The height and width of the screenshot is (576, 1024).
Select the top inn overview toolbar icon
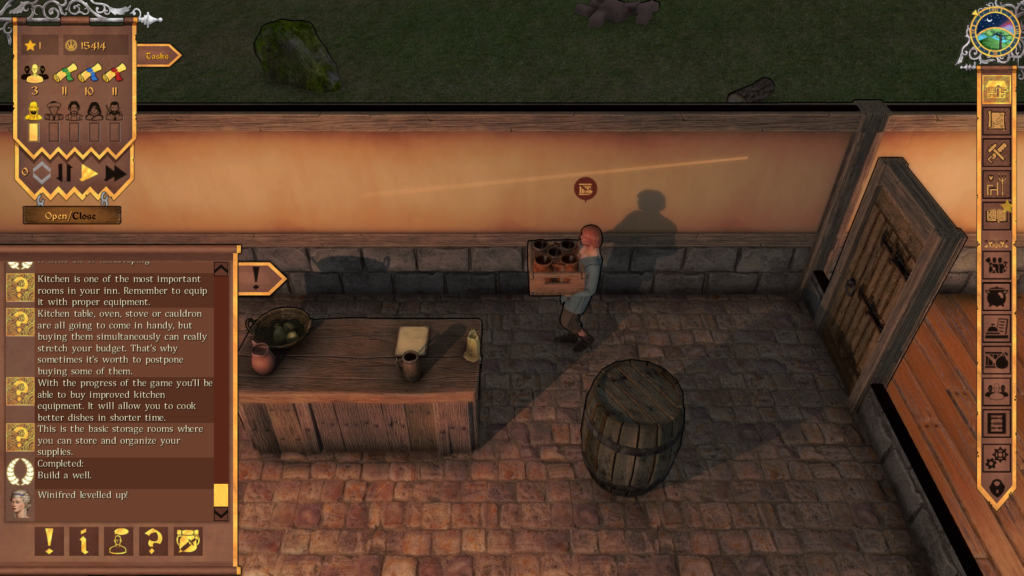[995, 89]
